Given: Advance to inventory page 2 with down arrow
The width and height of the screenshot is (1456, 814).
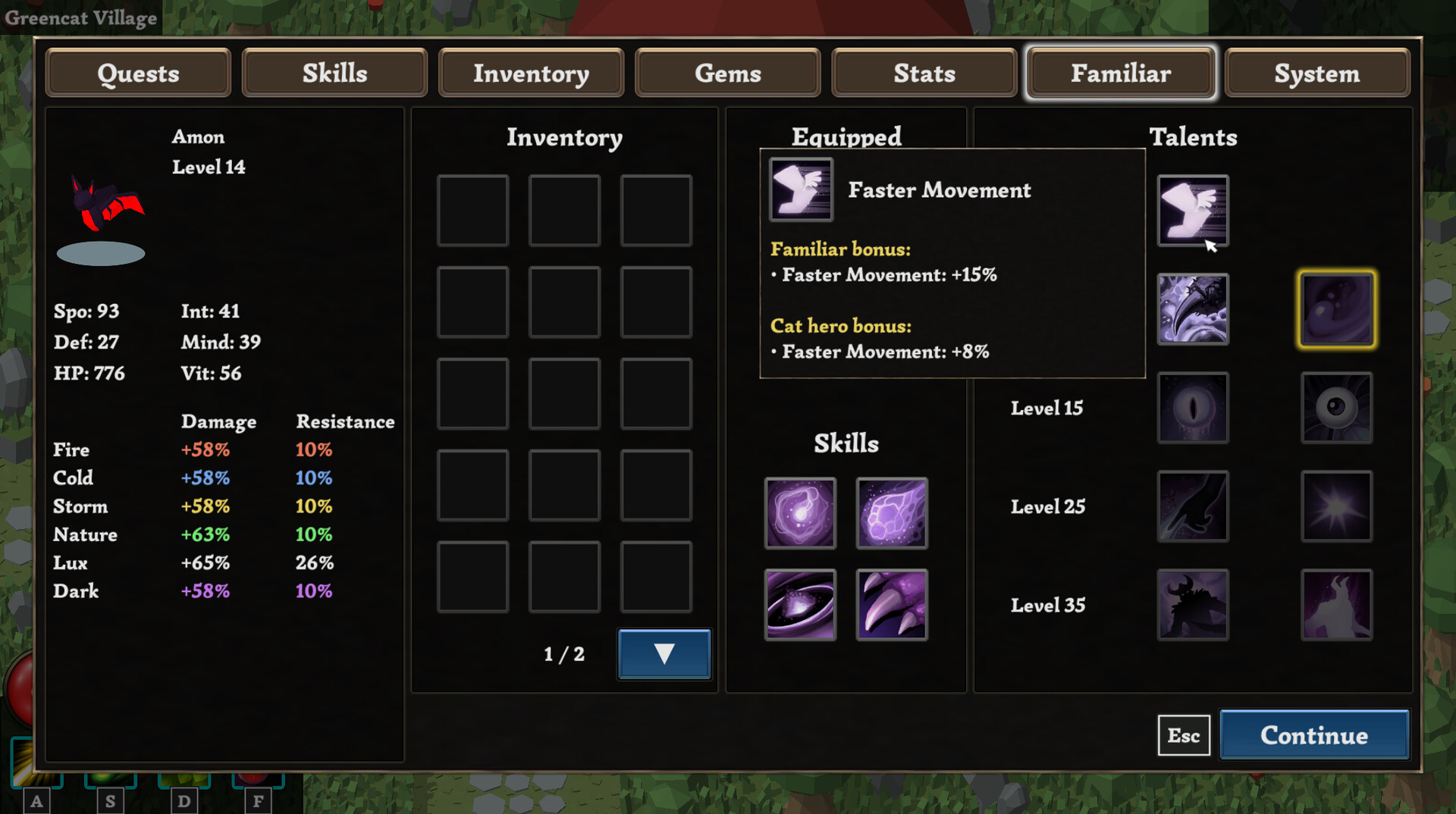Looking at the screenshot, I should [664, 653].
